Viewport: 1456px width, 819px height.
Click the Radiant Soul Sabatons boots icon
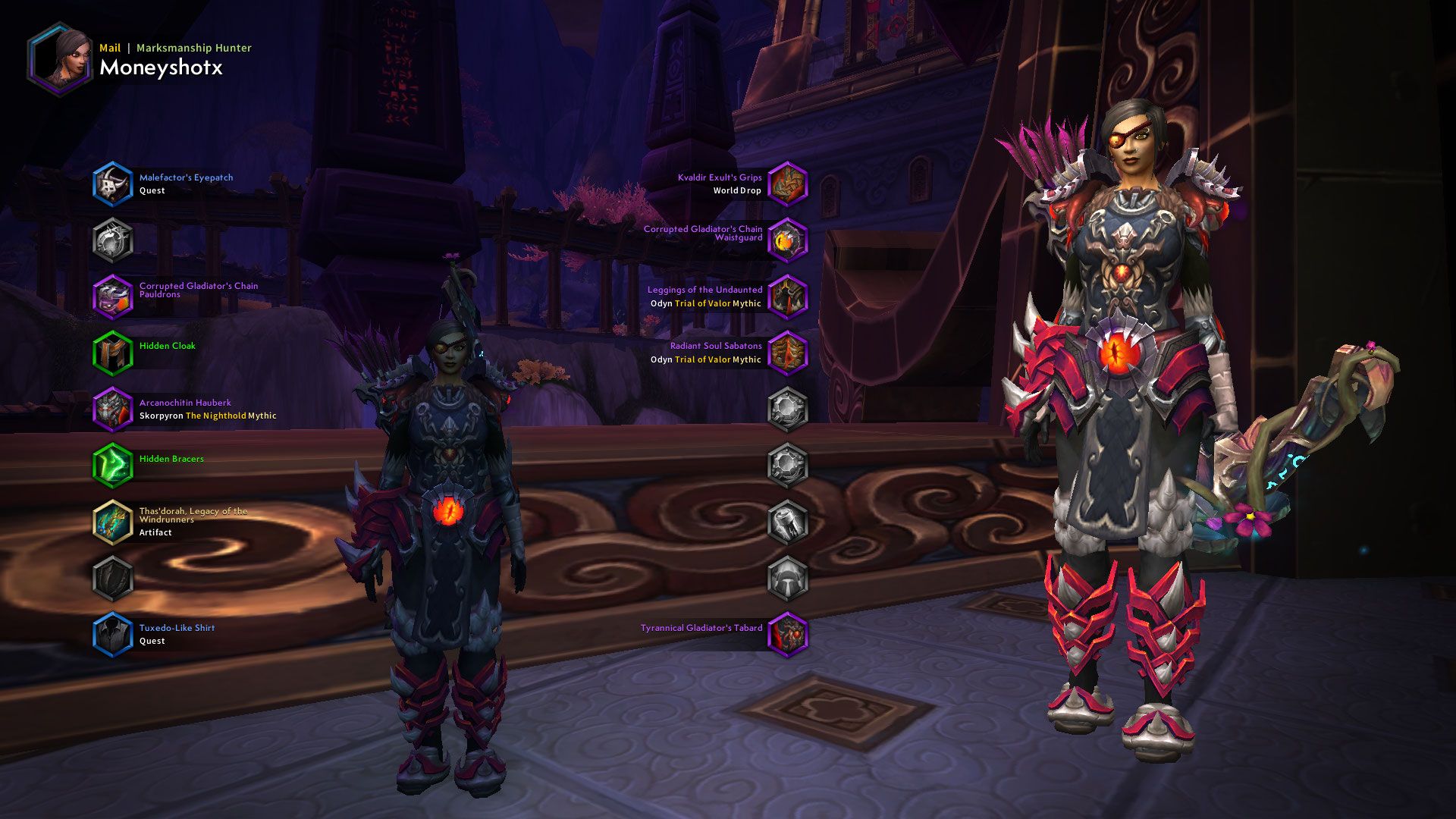pos(789,353)
